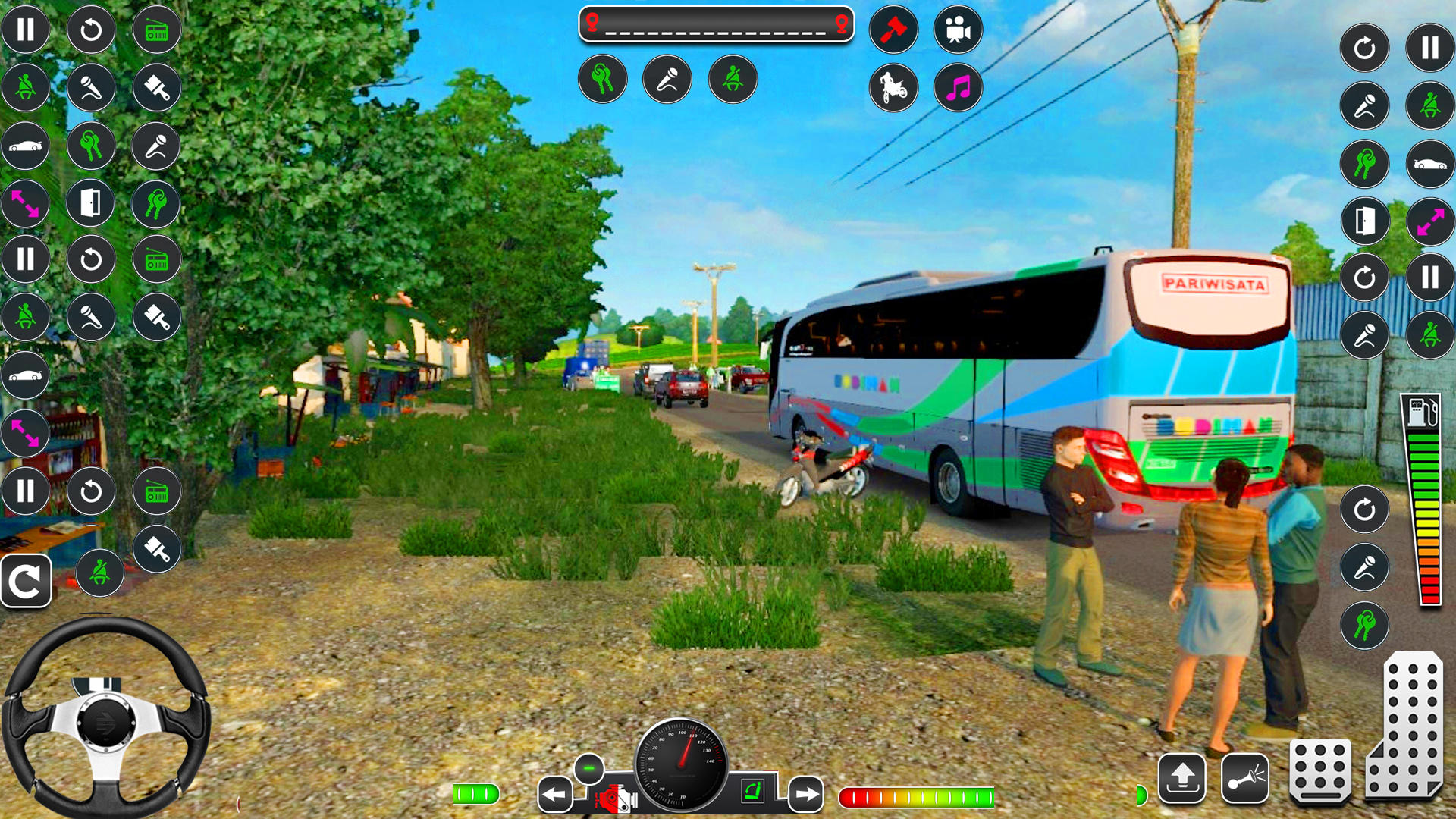1456x819 pixels.
Task: Toggle the radio on or off
Action: pos(156,30)
